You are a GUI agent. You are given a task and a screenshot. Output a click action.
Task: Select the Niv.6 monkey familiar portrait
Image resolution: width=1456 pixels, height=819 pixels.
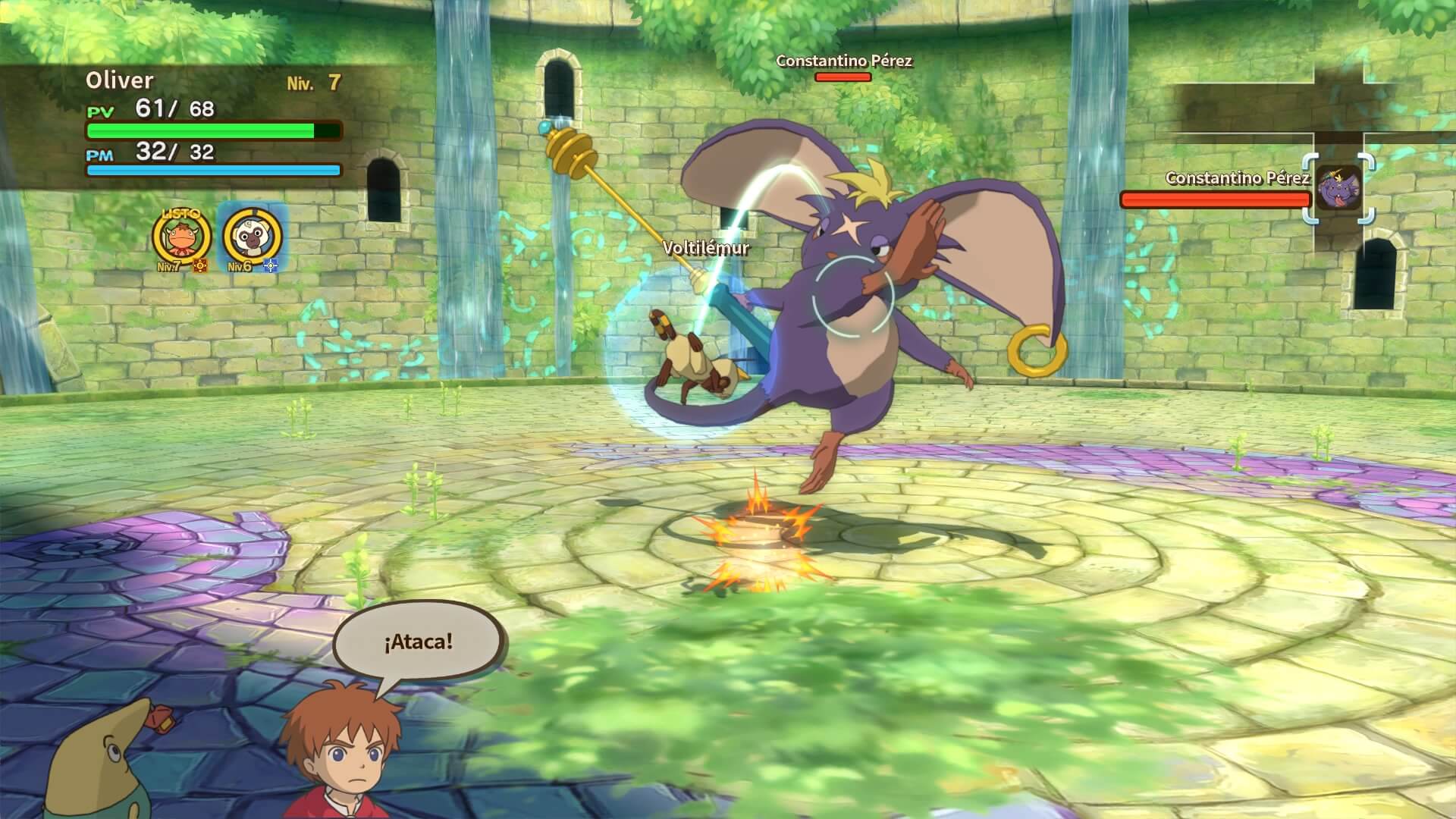pyautogui.click(x=250, y=240)
